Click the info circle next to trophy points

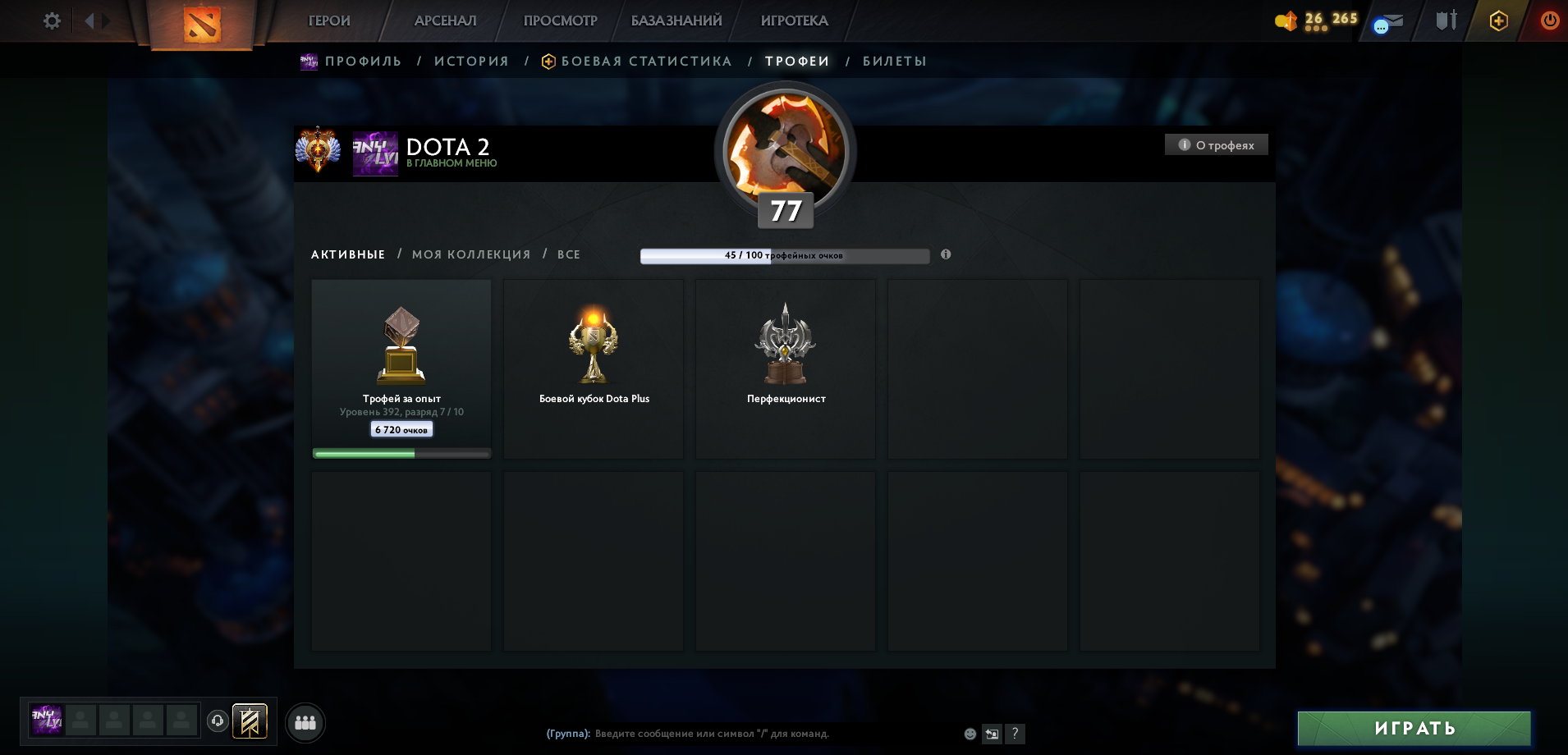(946, 255)
